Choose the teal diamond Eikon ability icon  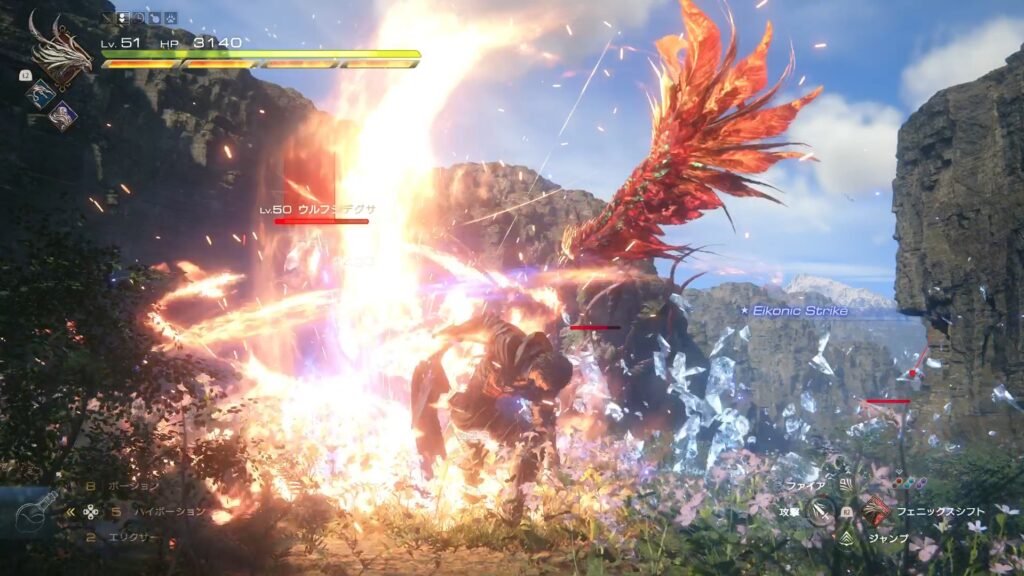pos(40,92)
